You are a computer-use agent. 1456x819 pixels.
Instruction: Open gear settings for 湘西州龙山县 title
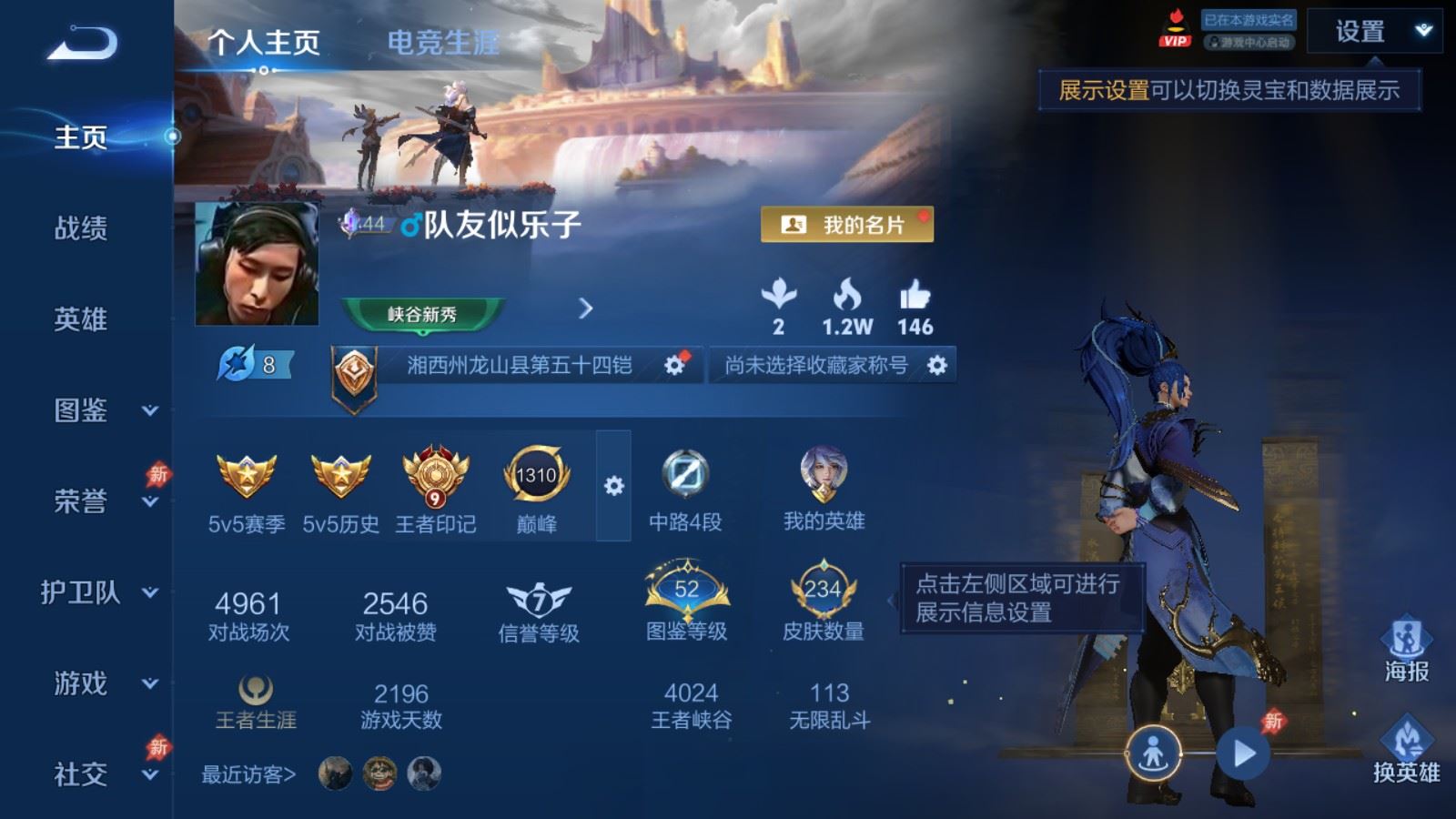pyautogui.click(x=674, y=365)
